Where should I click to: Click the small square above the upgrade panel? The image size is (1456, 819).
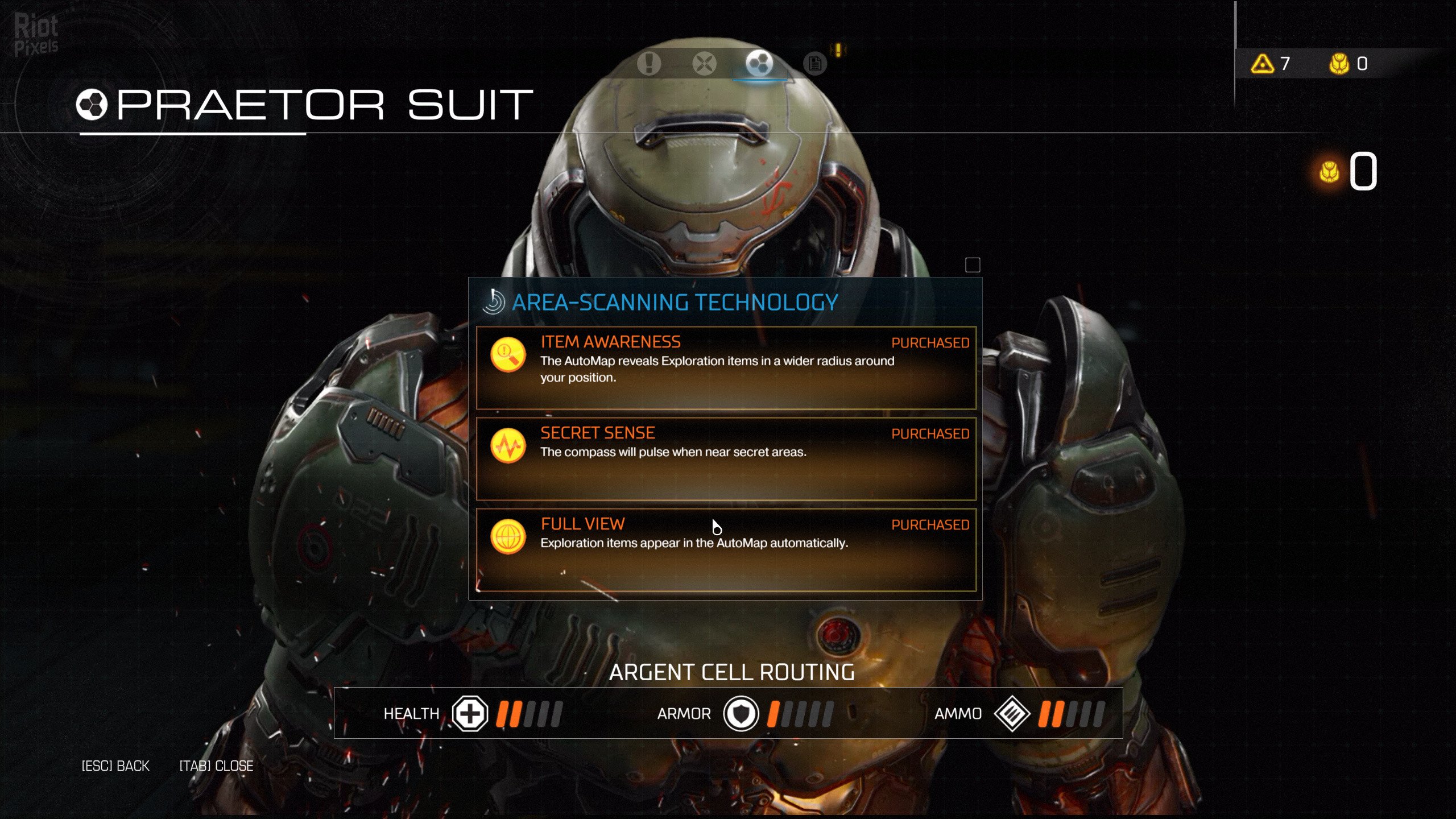coord(973,265)
